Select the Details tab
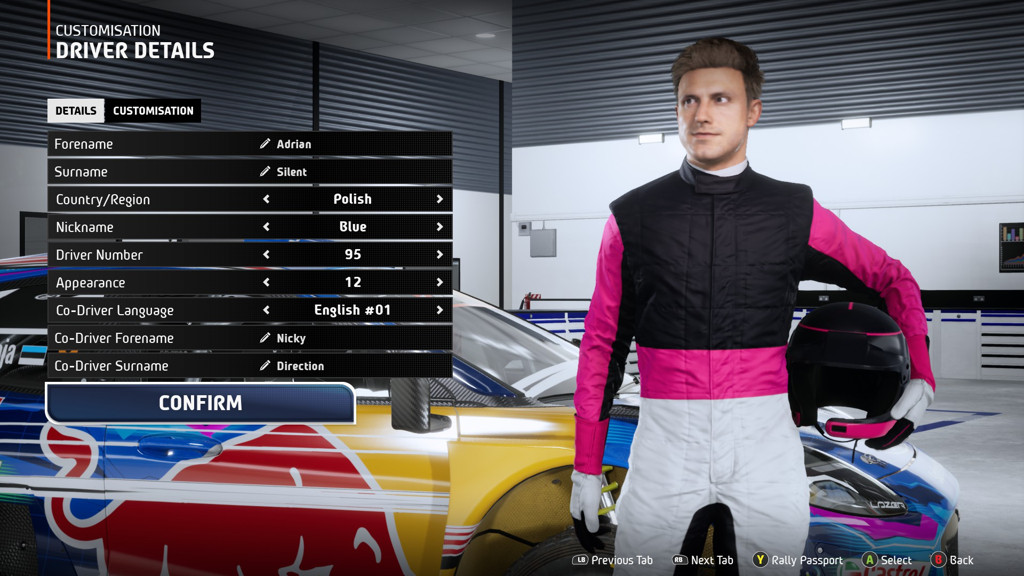This screenshot has height=576, width=1024. (x=76, y=111)
